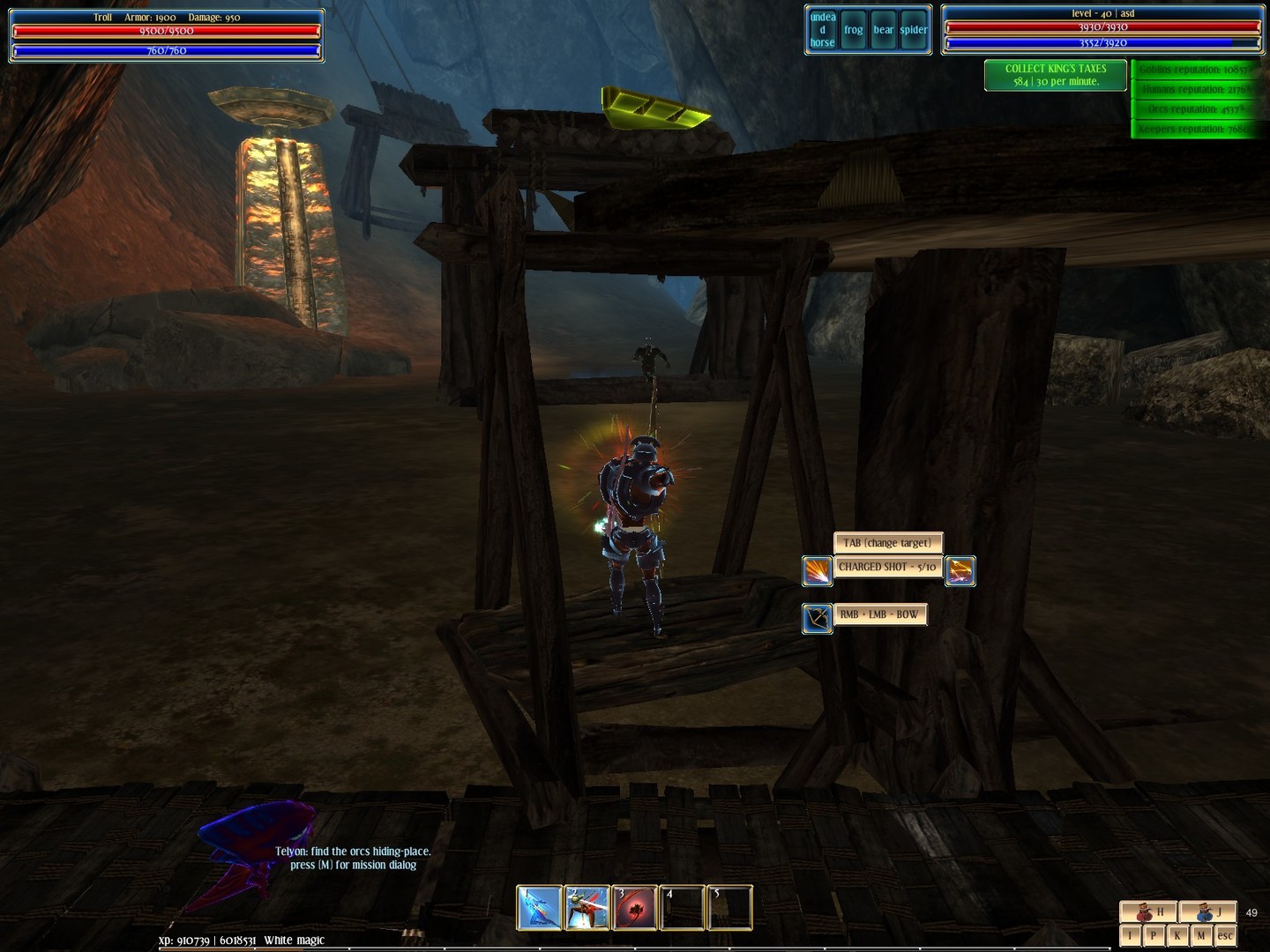1270x952 pixels.
Task: Toggle the bear pet summon
Action: [883, 29]
